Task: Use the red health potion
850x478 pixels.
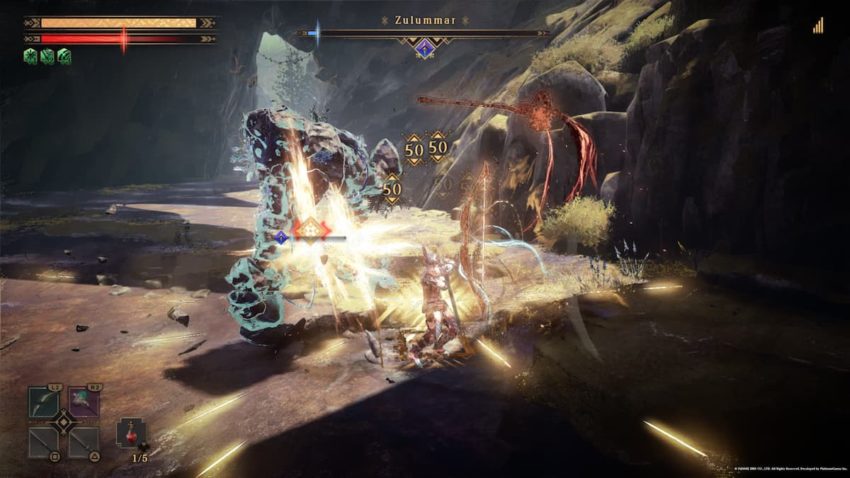Action: 130,433
